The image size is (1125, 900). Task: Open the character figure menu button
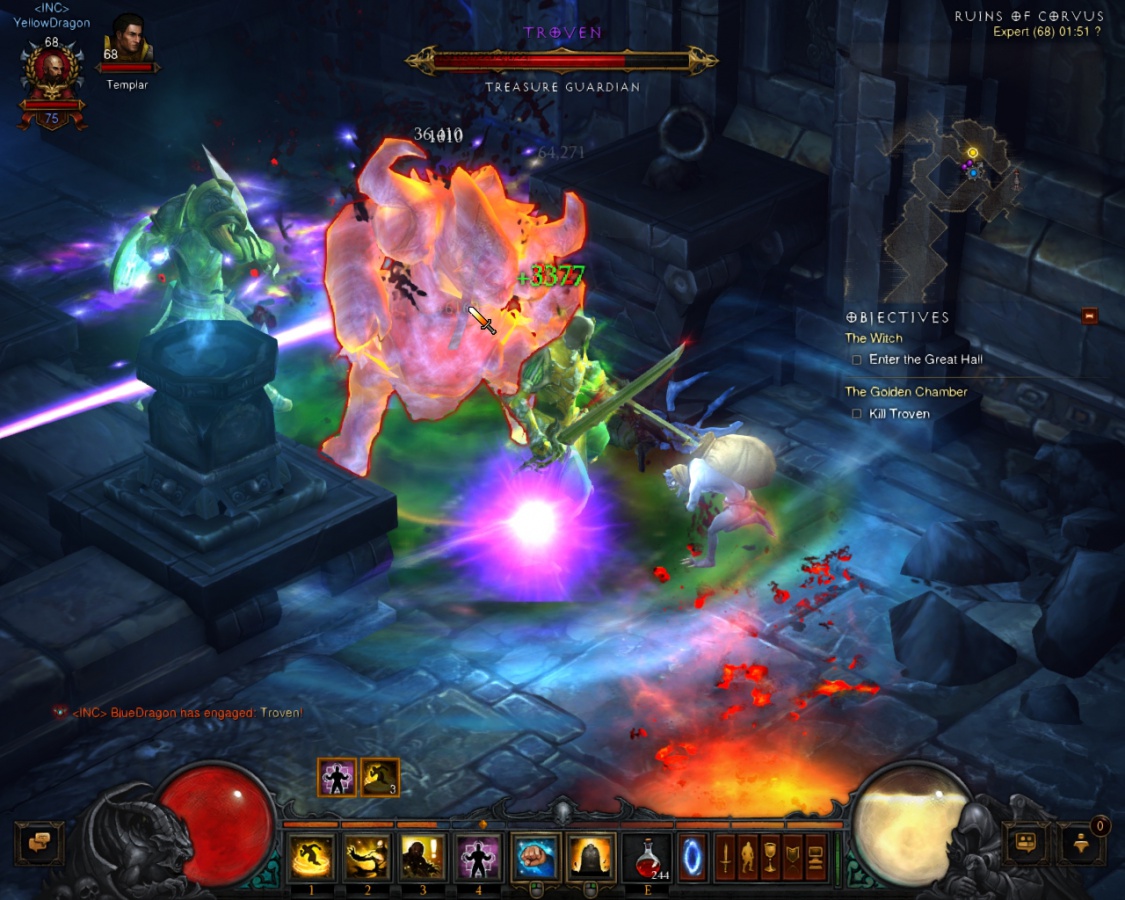pyautogui.click(x=746, y=857)
